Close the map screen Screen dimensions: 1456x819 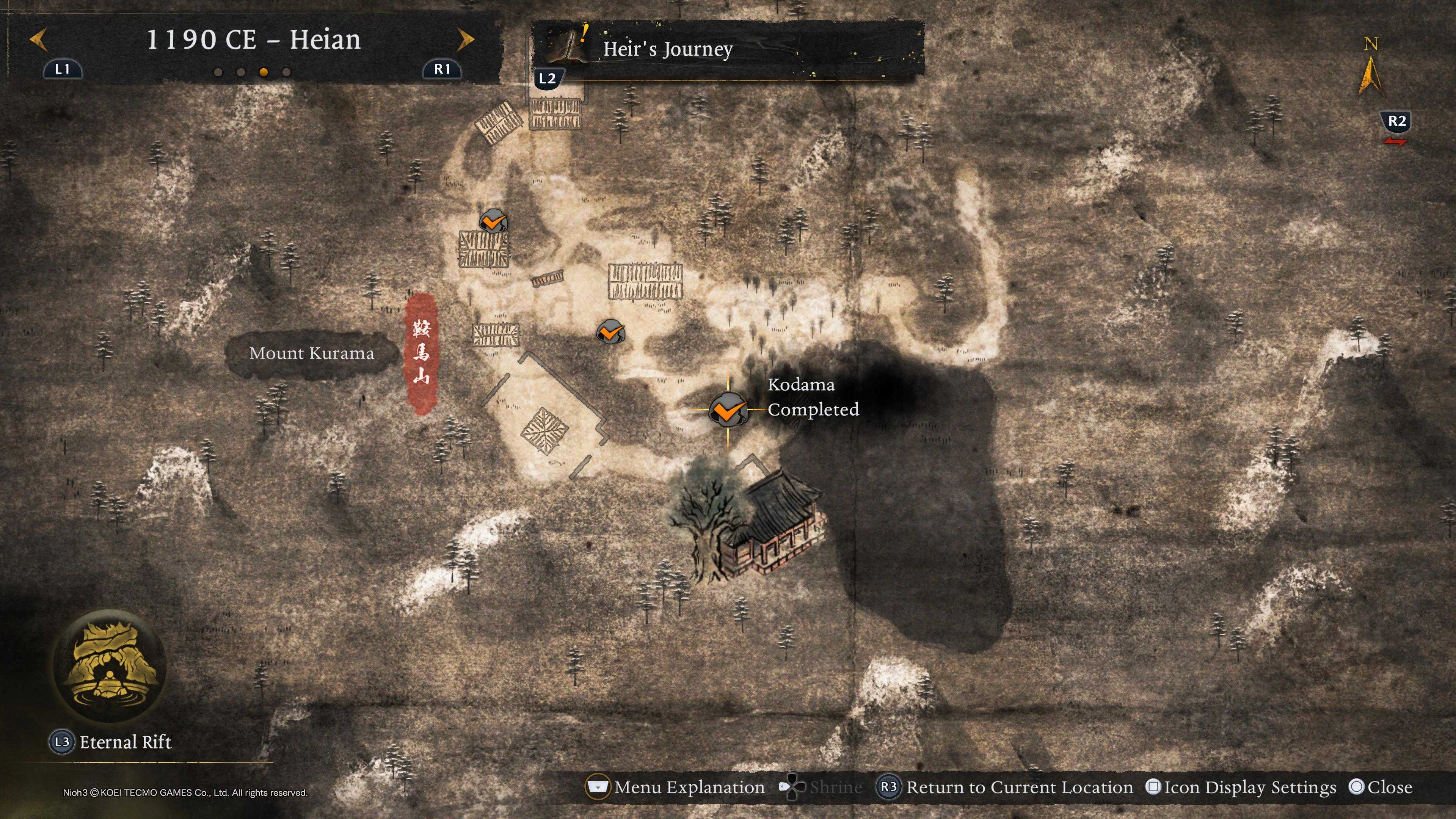[x=1389, y=788]
